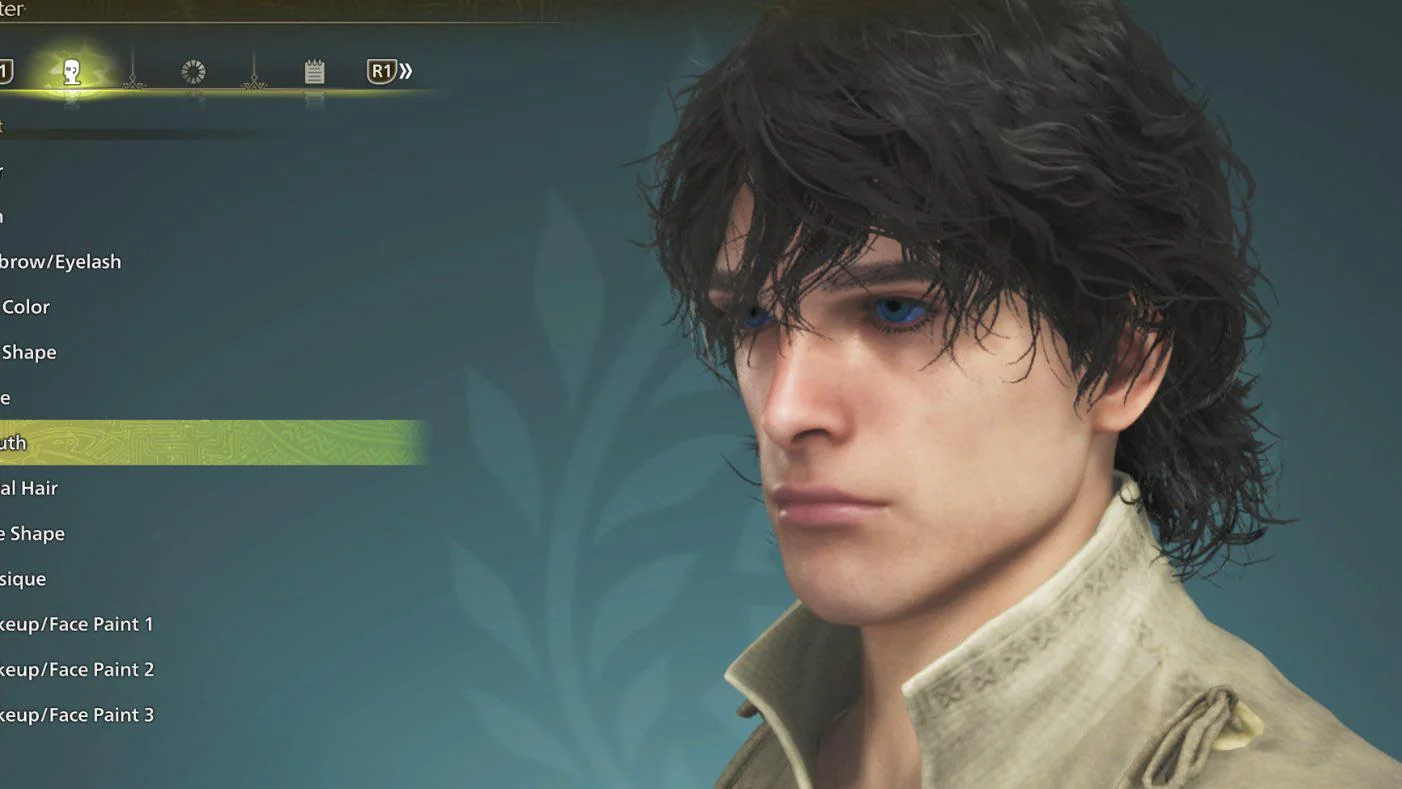Open Facial Hair customization

click(x=29, y=488)
